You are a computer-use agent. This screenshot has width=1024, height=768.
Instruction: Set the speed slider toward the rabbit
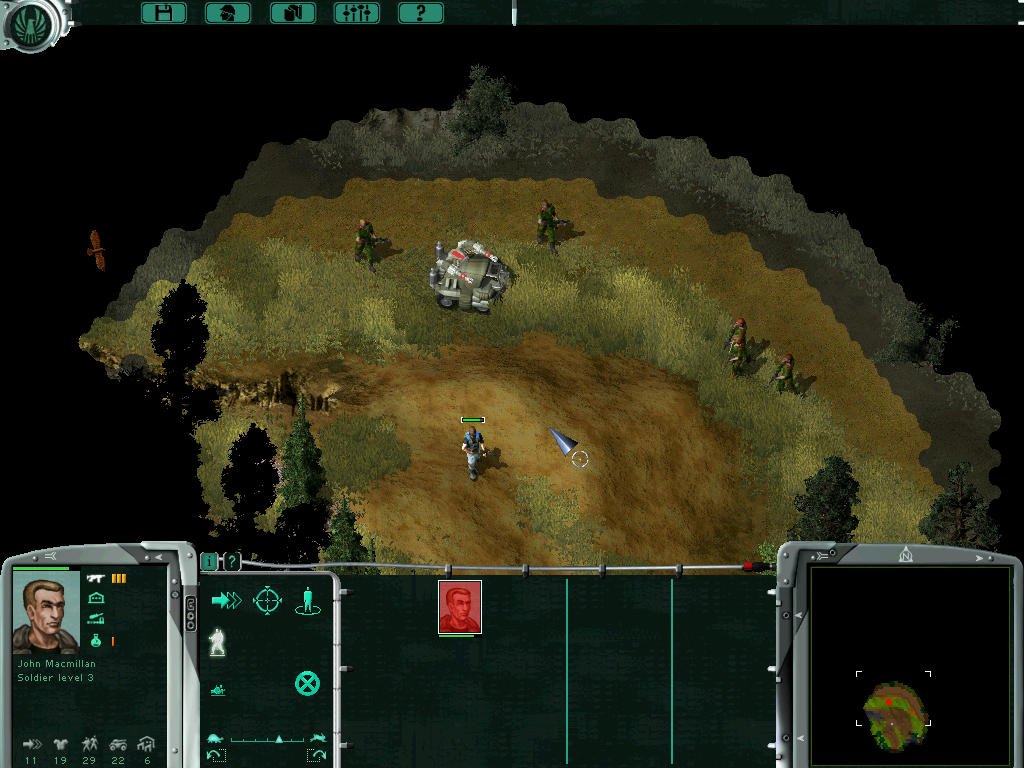click(x=318, y=738)
